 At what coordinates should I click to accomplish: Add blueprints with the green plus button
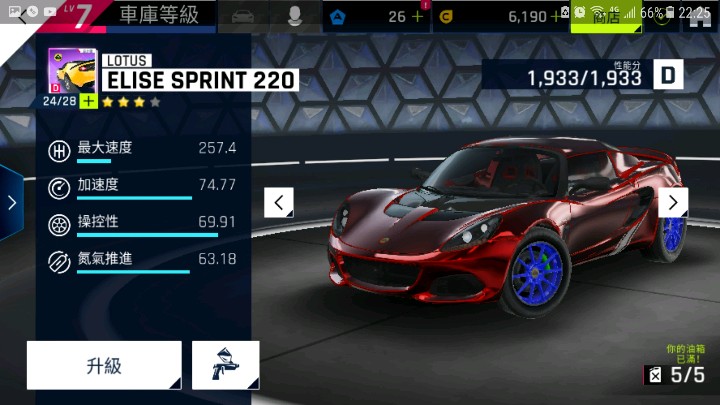pyautogui.click(x=89, y=102)
